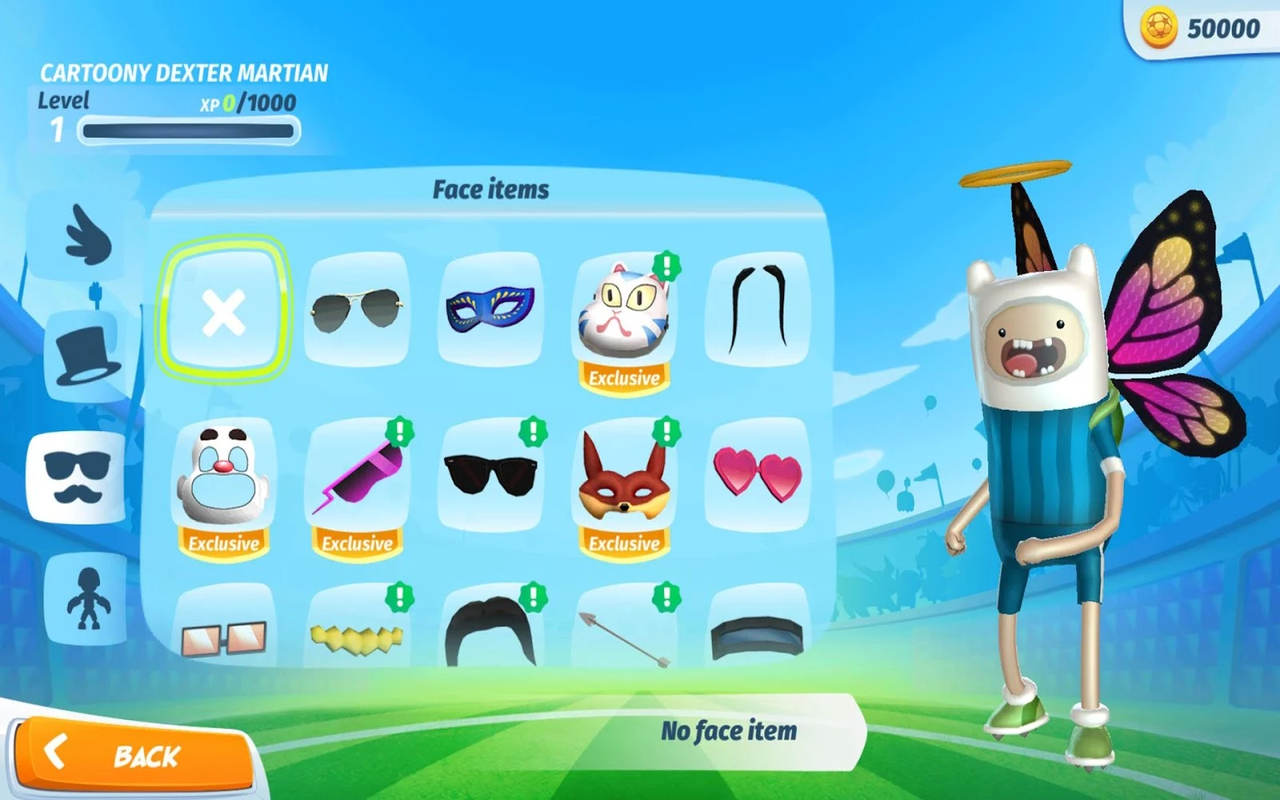Select the no face item X tile
Screen dimensions: 1280x800
pyautogui.click(x=224, y=309)
